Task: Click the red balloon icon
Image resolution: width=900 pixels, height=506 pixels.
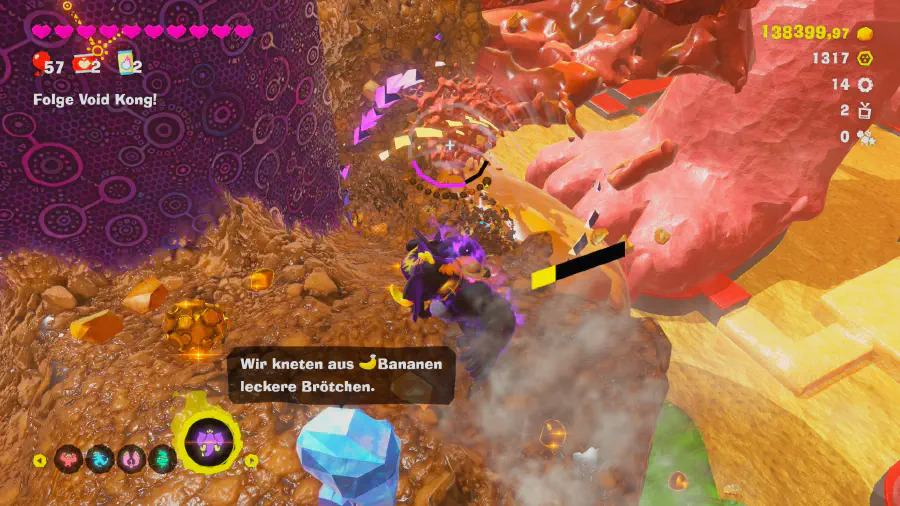Action: (40, 65)
